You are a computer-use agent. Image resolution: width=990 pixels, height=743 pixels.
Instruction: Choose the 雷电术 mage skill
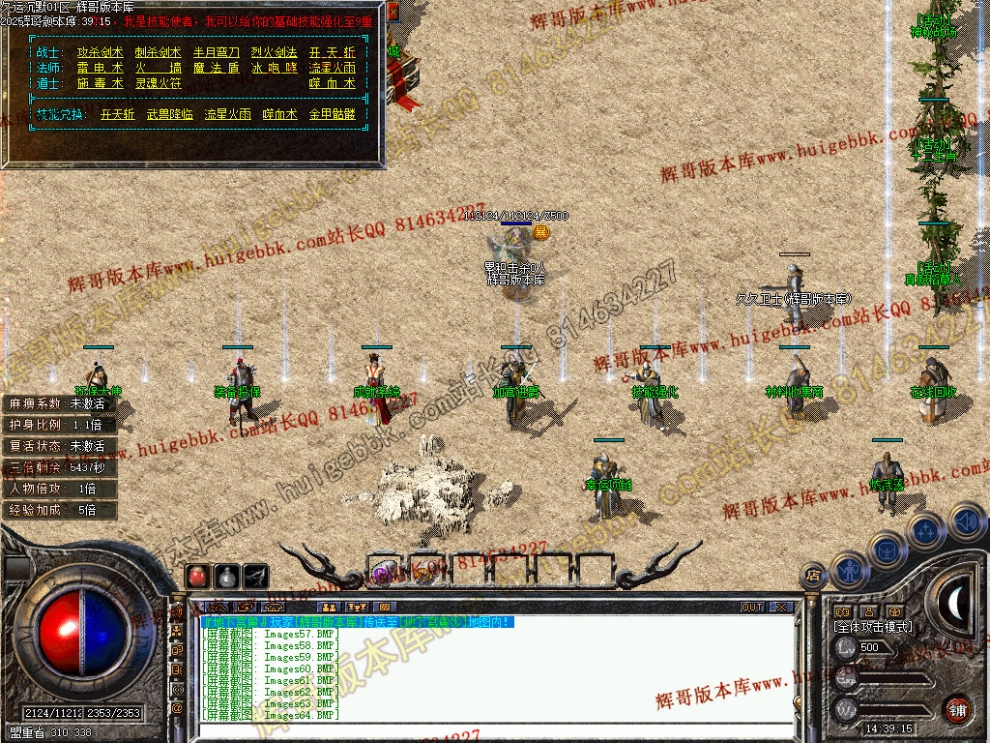[x=101, y=68]
